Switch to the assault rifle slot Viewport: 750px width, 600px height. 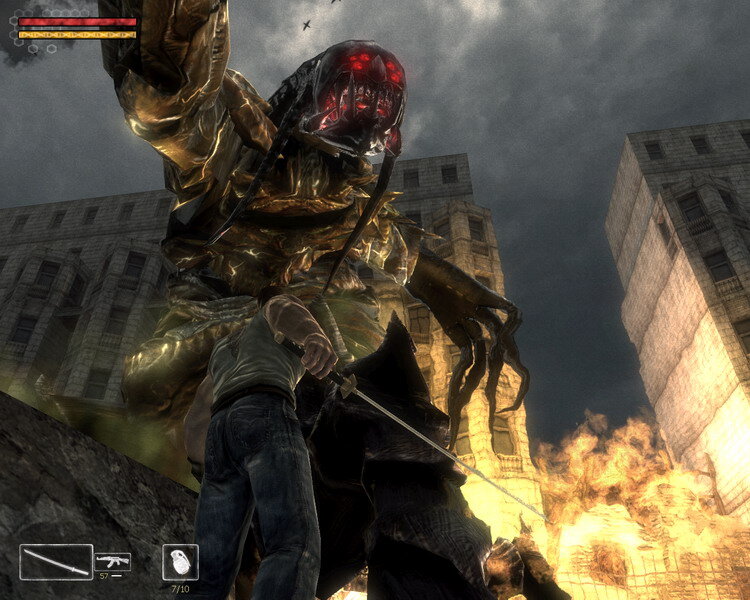point(113,561)
